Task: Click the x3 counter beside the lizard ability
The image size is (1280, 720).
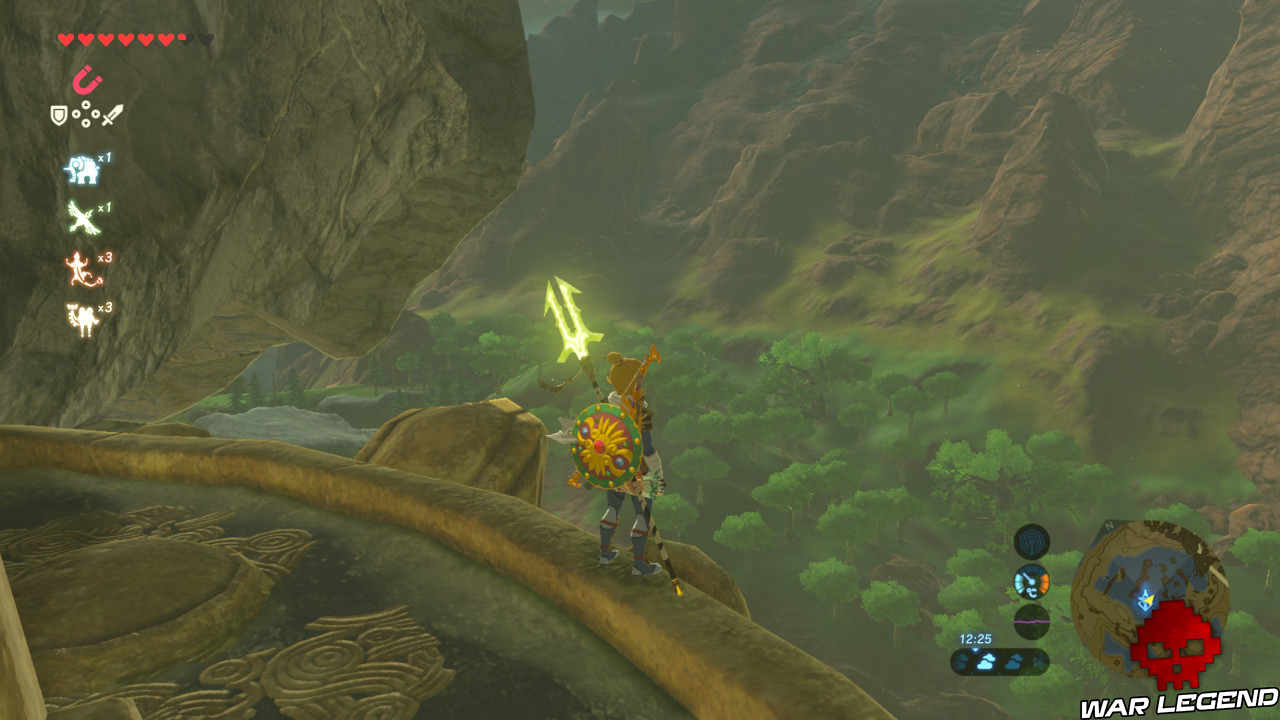Action: coord(104,257)
